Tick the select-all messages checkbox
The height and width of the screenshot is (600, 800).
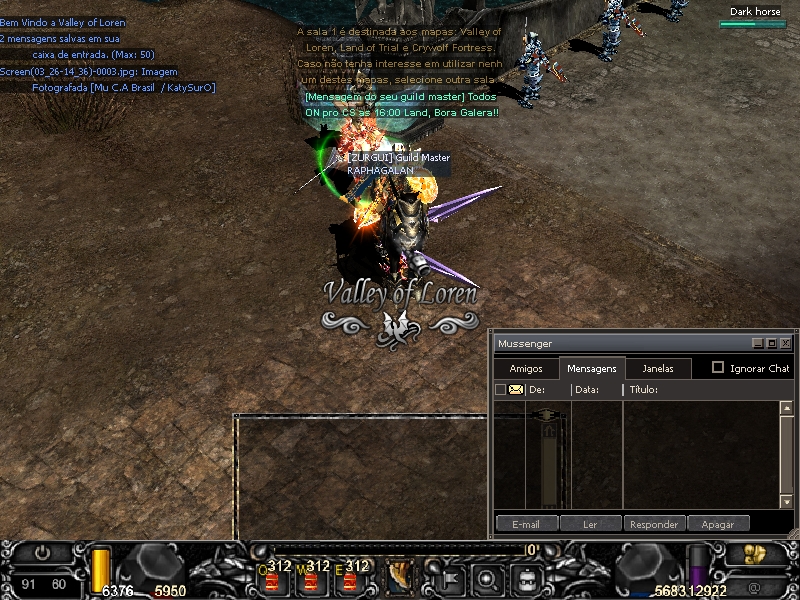coord(501,390)
